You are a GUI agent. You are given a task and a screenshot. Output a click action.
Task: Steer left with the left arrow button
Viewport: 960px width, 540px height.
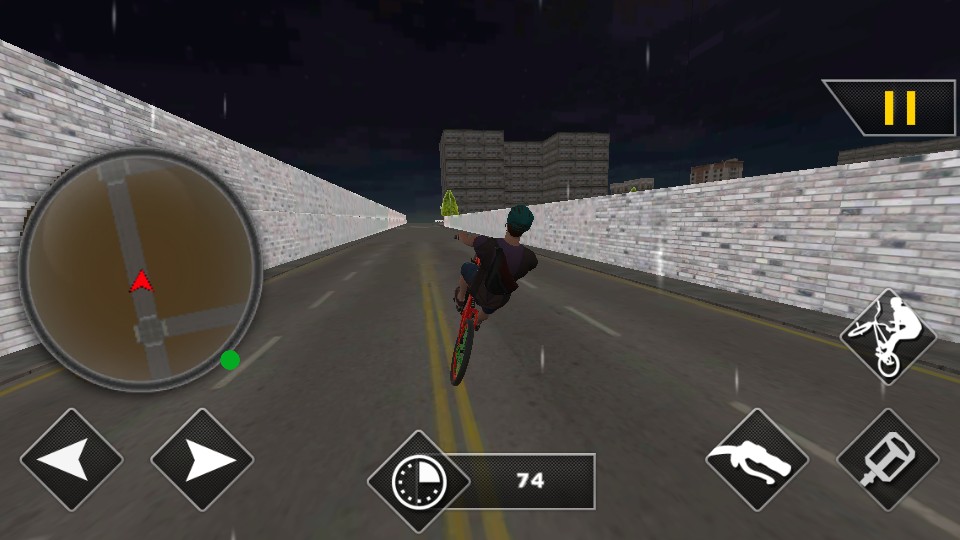point(71,460)
